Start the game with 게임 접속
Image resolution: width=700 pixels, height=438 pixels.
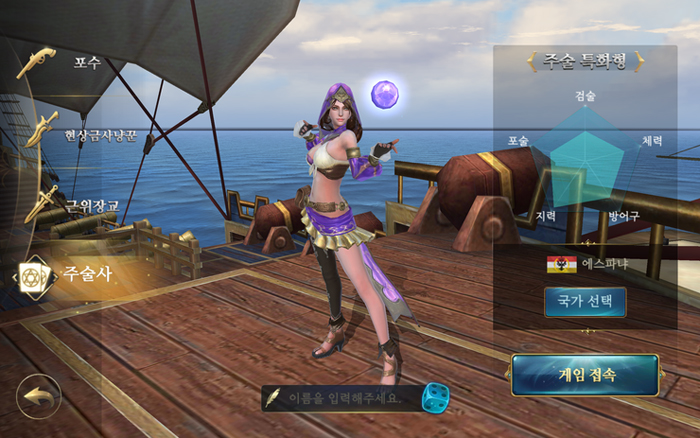[x=585, y=376]
